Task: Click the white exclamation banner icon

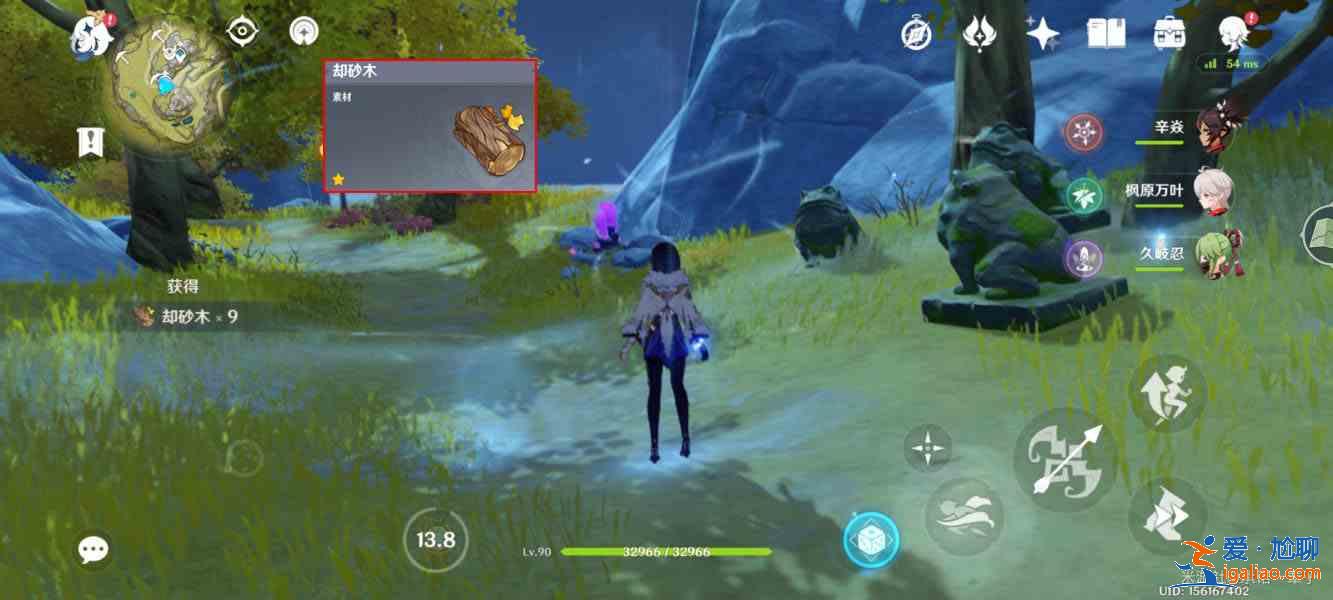Action: (x=91, y=143)
